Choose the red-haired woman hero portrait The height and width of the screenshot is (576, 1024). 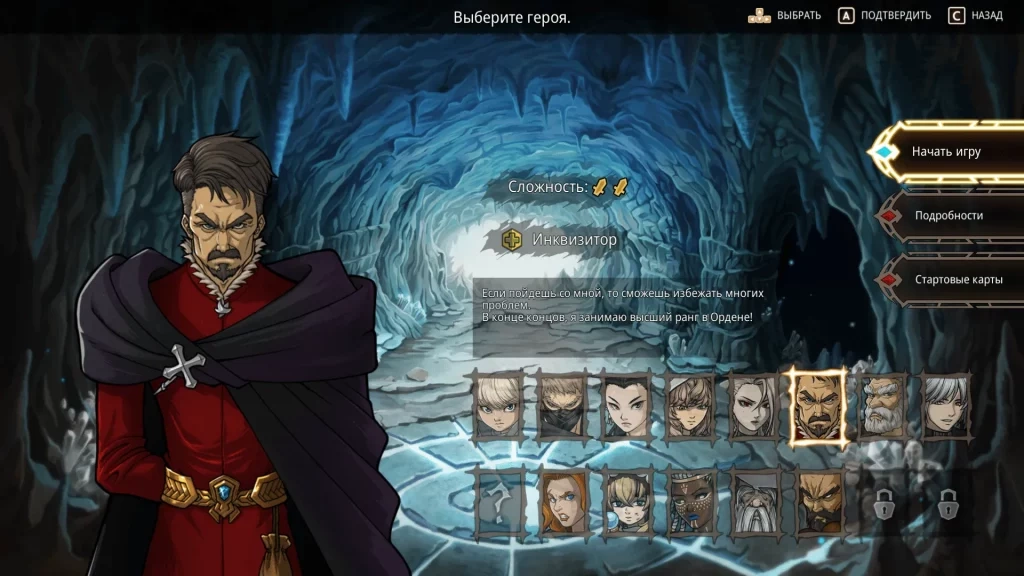pos(563,502)
